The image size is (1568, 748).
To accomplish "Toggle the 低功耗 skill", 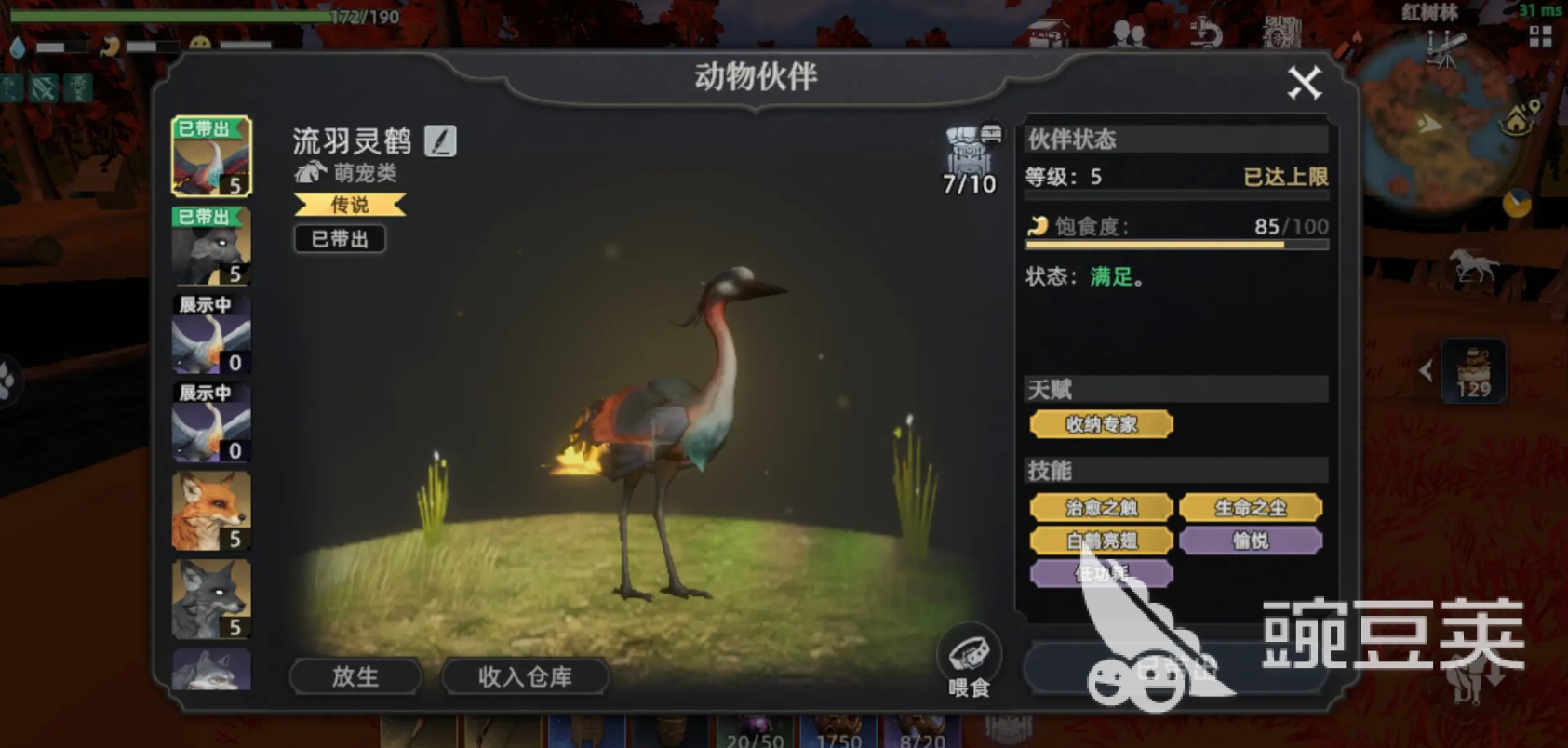I will point(1102,573).
